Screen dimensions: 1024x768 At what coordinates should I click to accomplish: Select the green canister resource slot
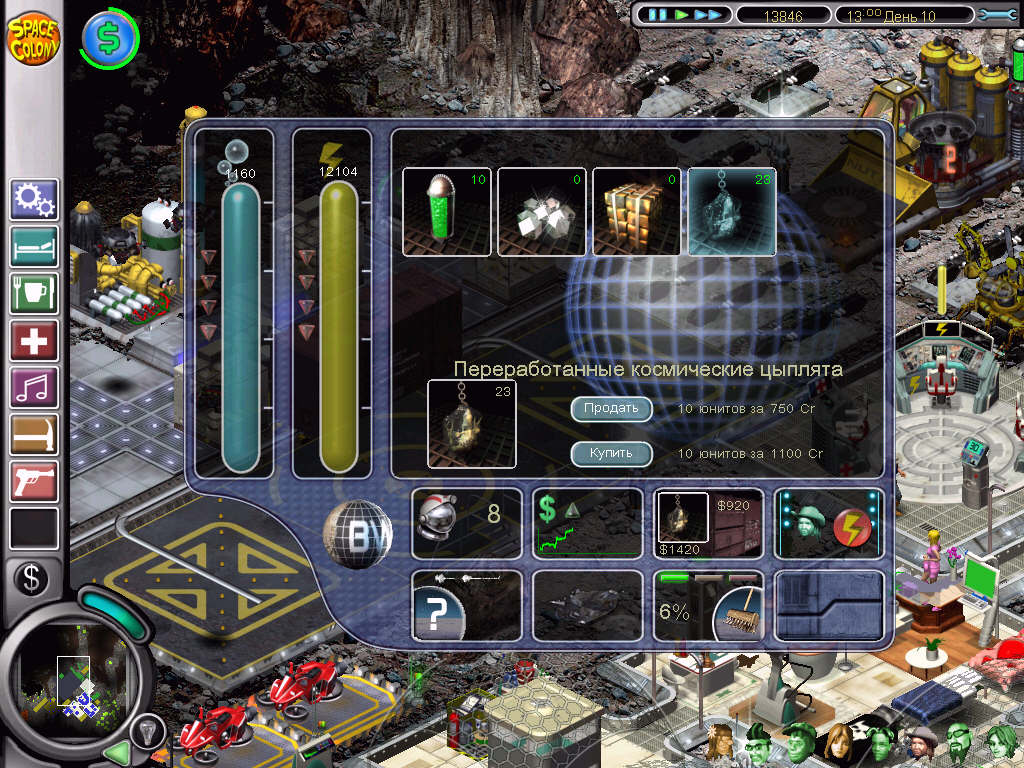pyautogui.click(x=447, y=211)
